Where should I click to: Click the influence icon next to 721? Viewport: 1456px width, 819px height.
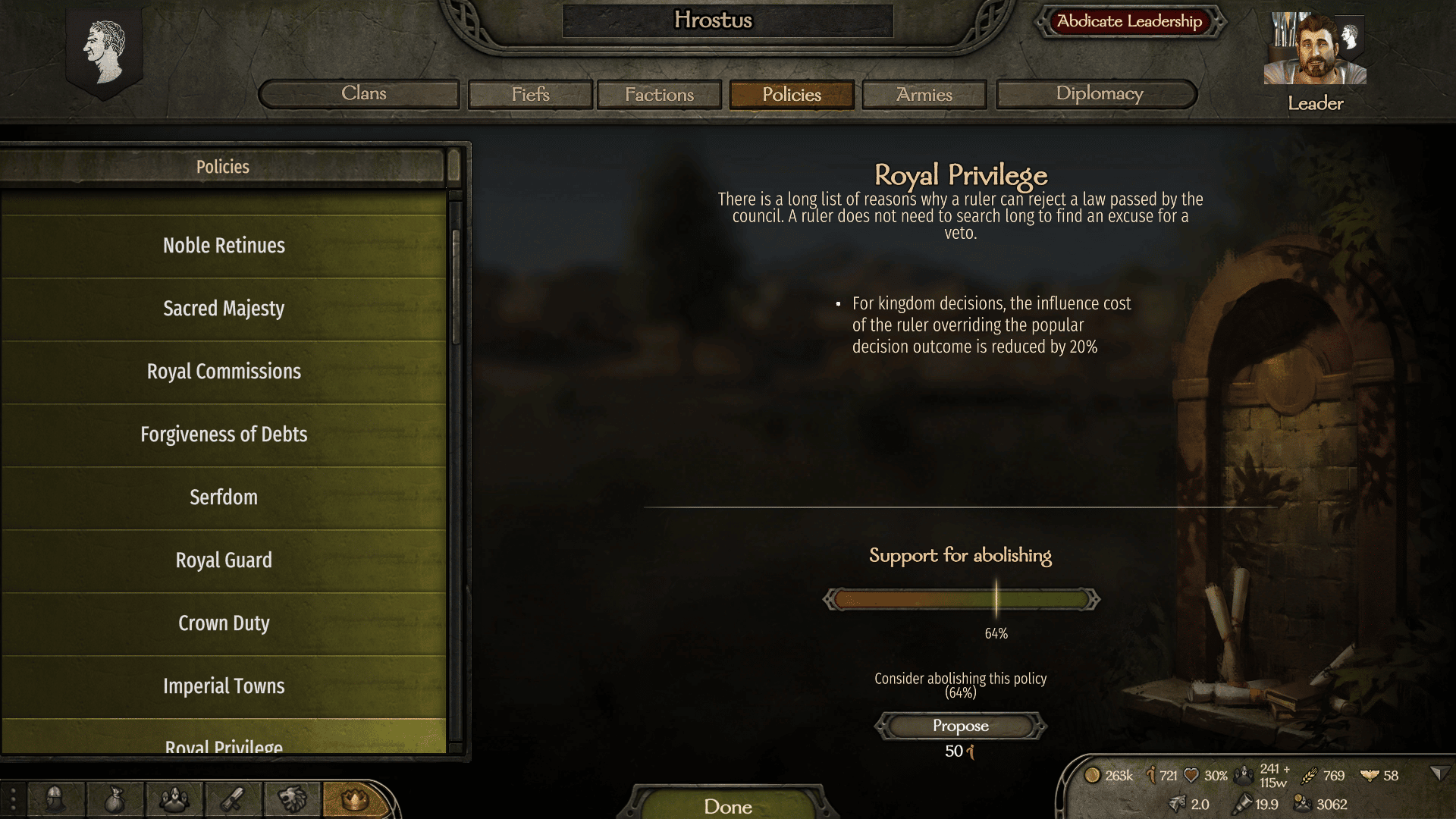(x=1150, y=775)
